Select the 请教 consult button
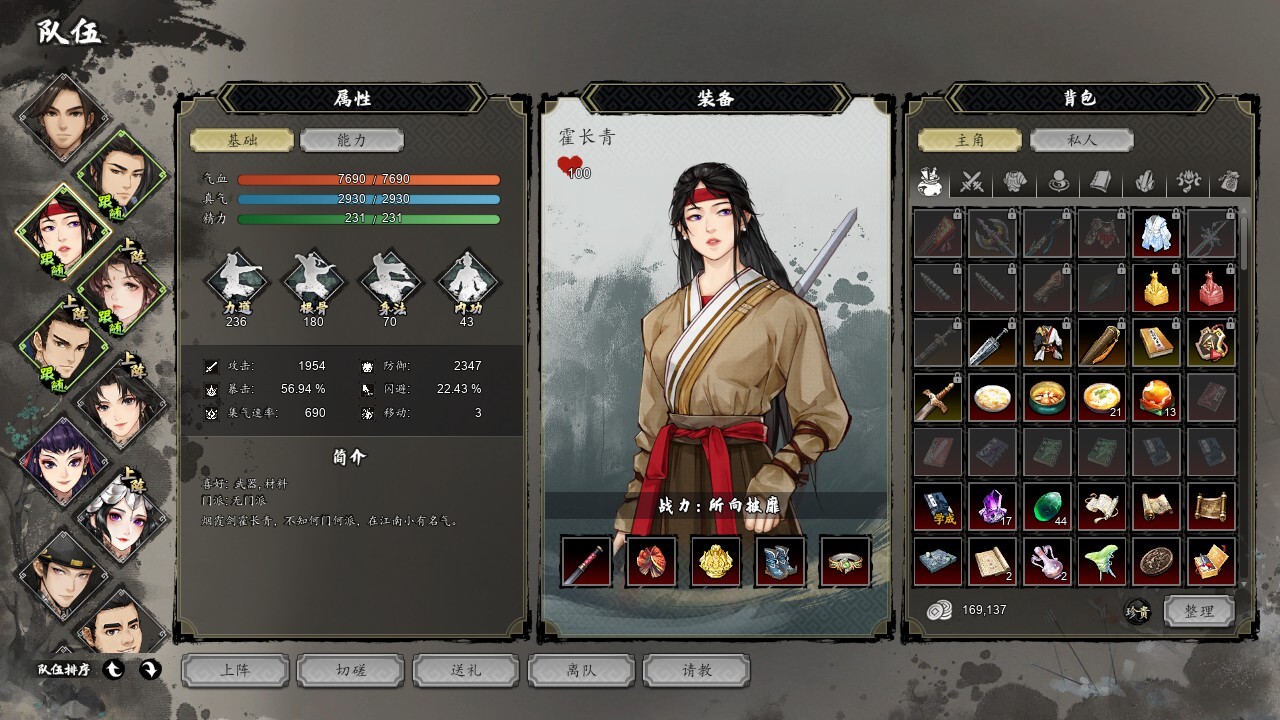The width and height of the screenshot is (1280, 720). click(x=696, y=670)
